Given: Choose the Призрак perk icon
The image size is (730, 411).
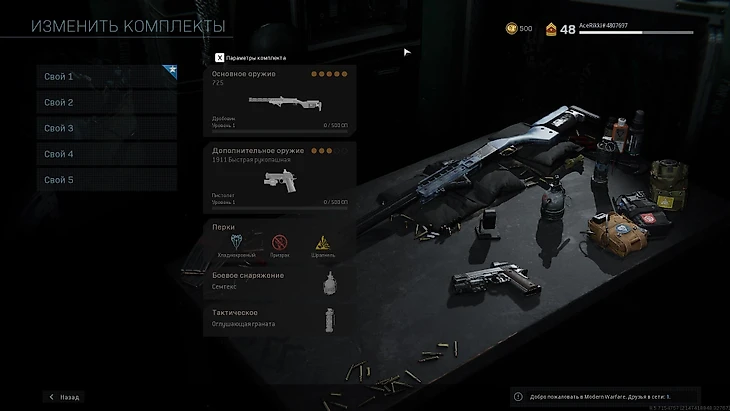Looking at the screenshot, I should 280,242.
